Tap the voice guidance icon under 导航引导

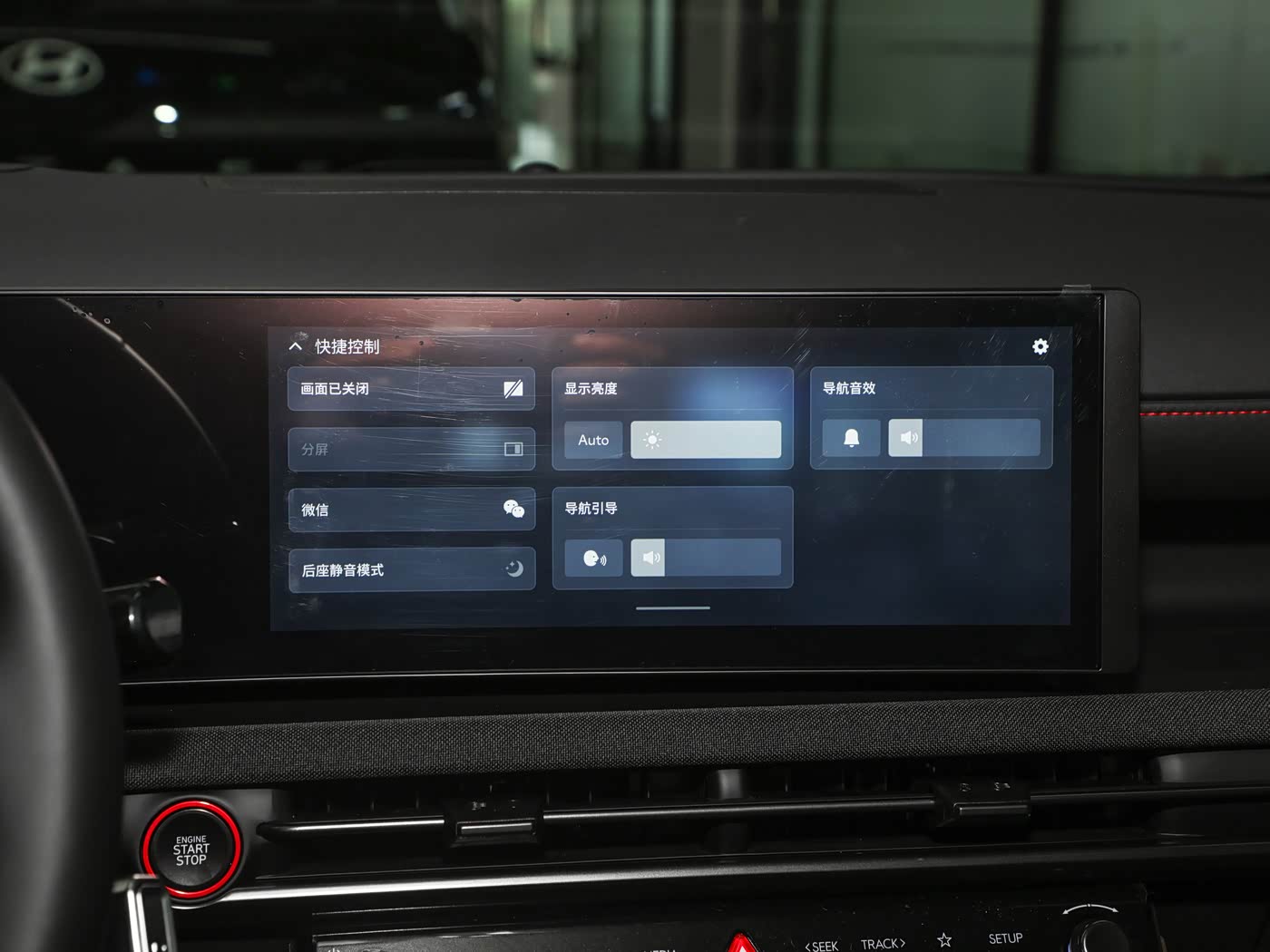[593, 558]
